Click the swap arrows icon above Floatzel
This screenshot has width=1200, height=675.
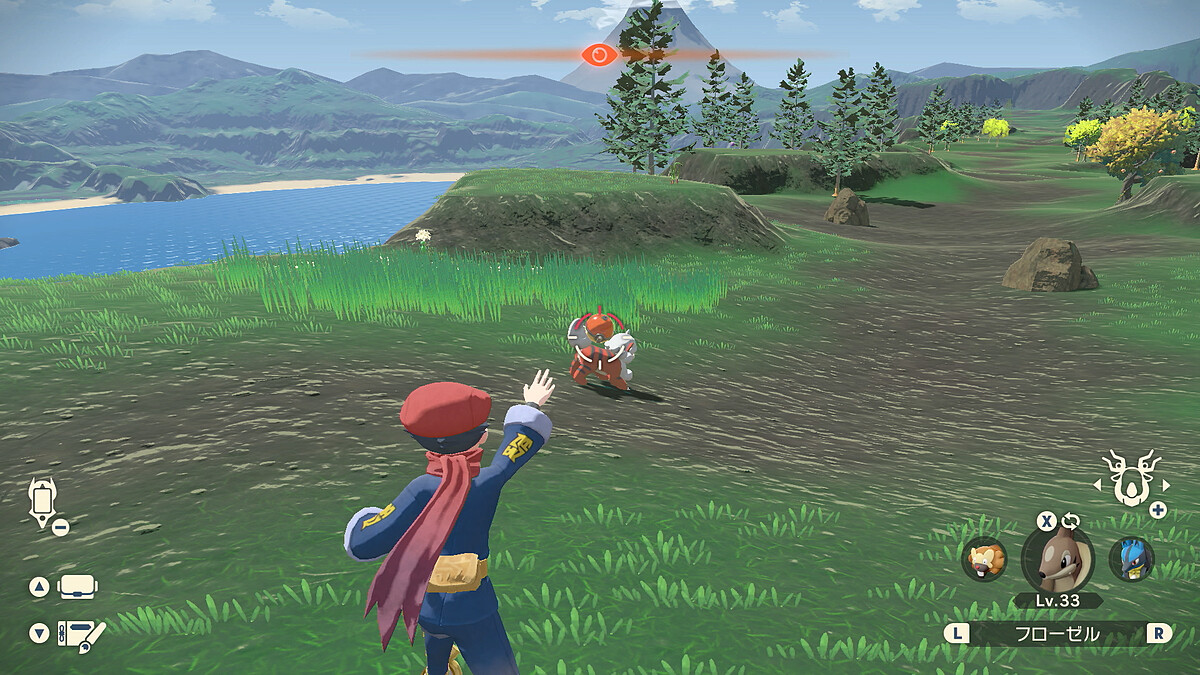(x=1071, y=521)
